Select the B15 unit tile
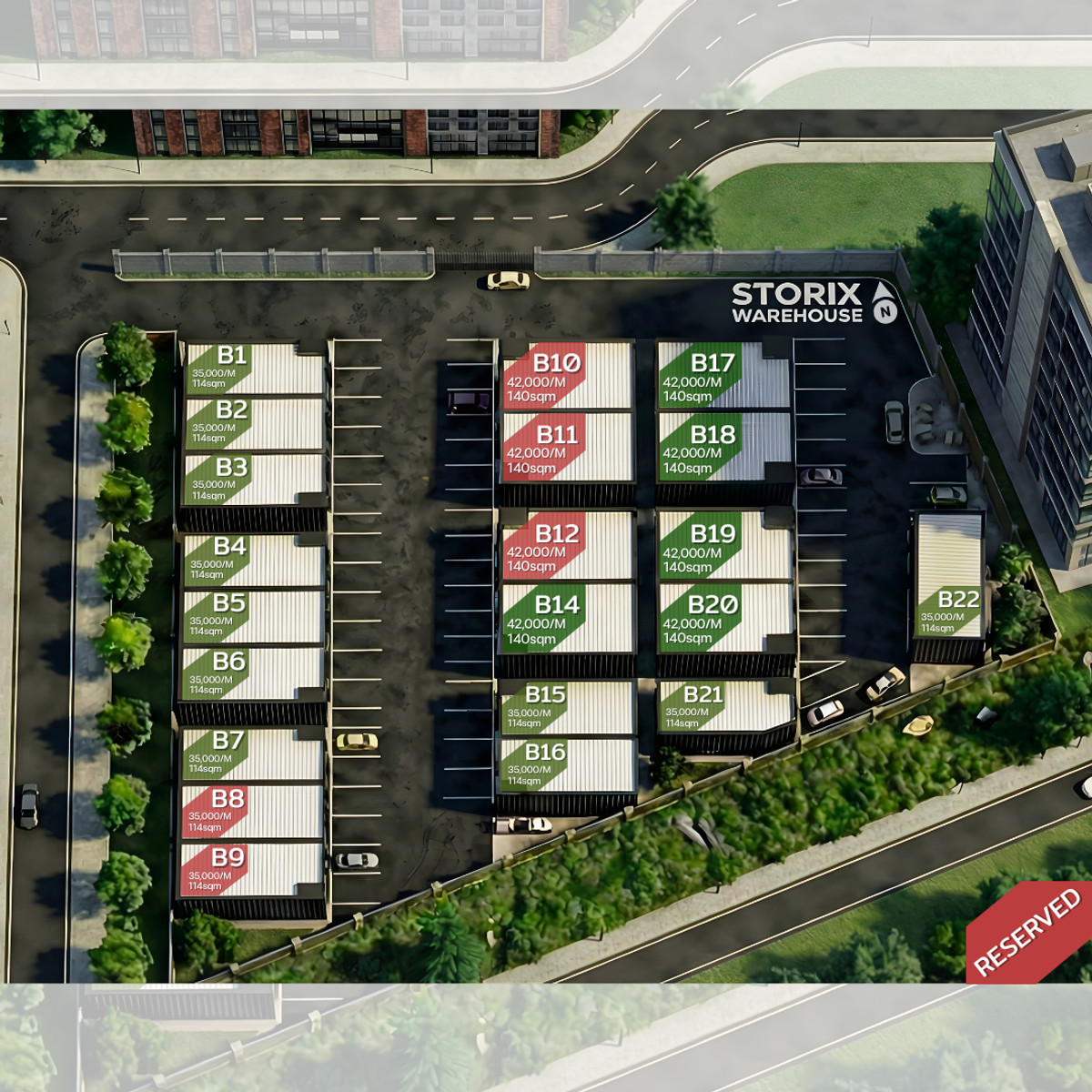1092x1092 pixels. tap(566, 707)
